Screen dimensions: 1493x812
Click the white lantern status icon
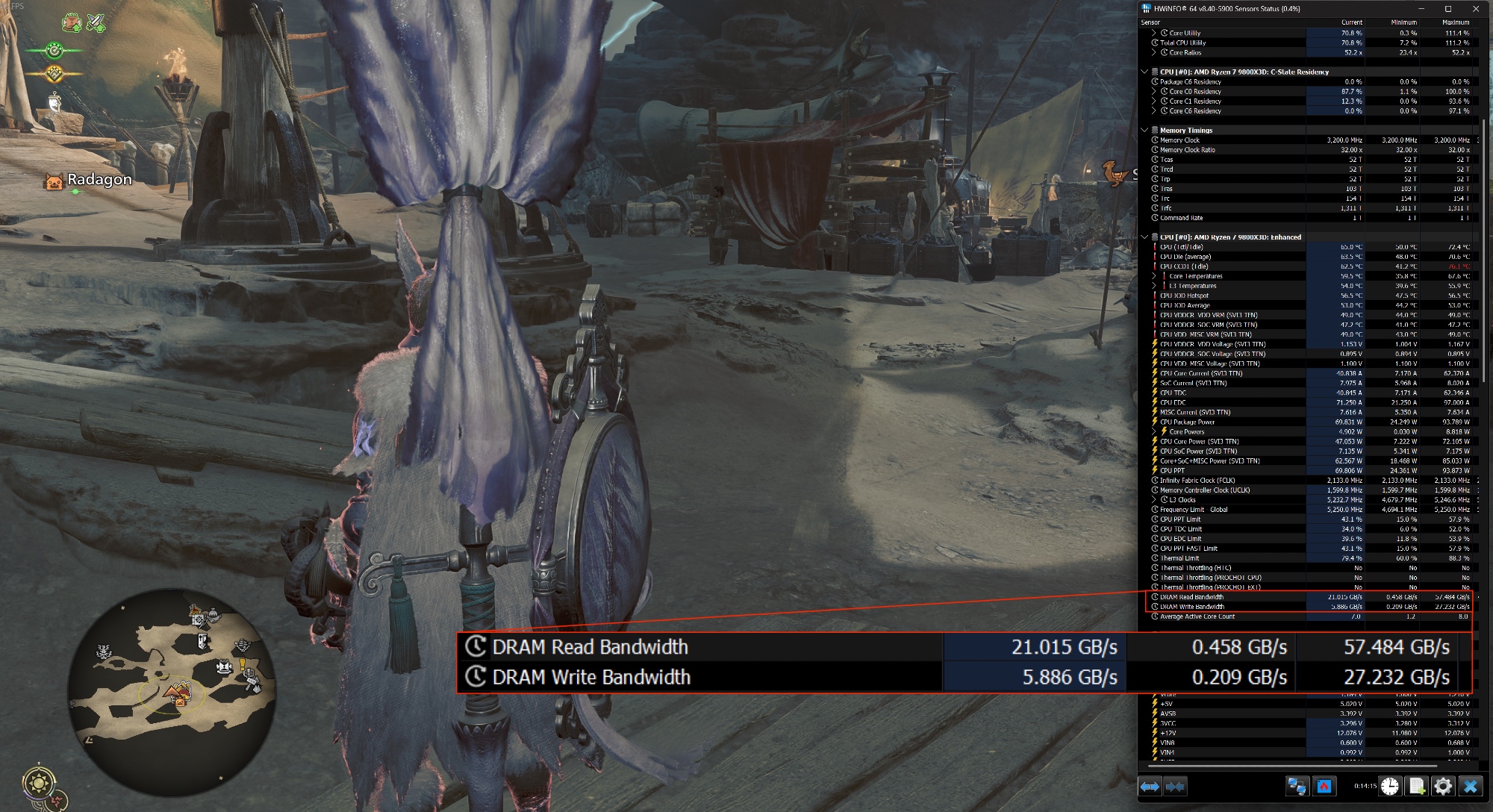point(54,101)
